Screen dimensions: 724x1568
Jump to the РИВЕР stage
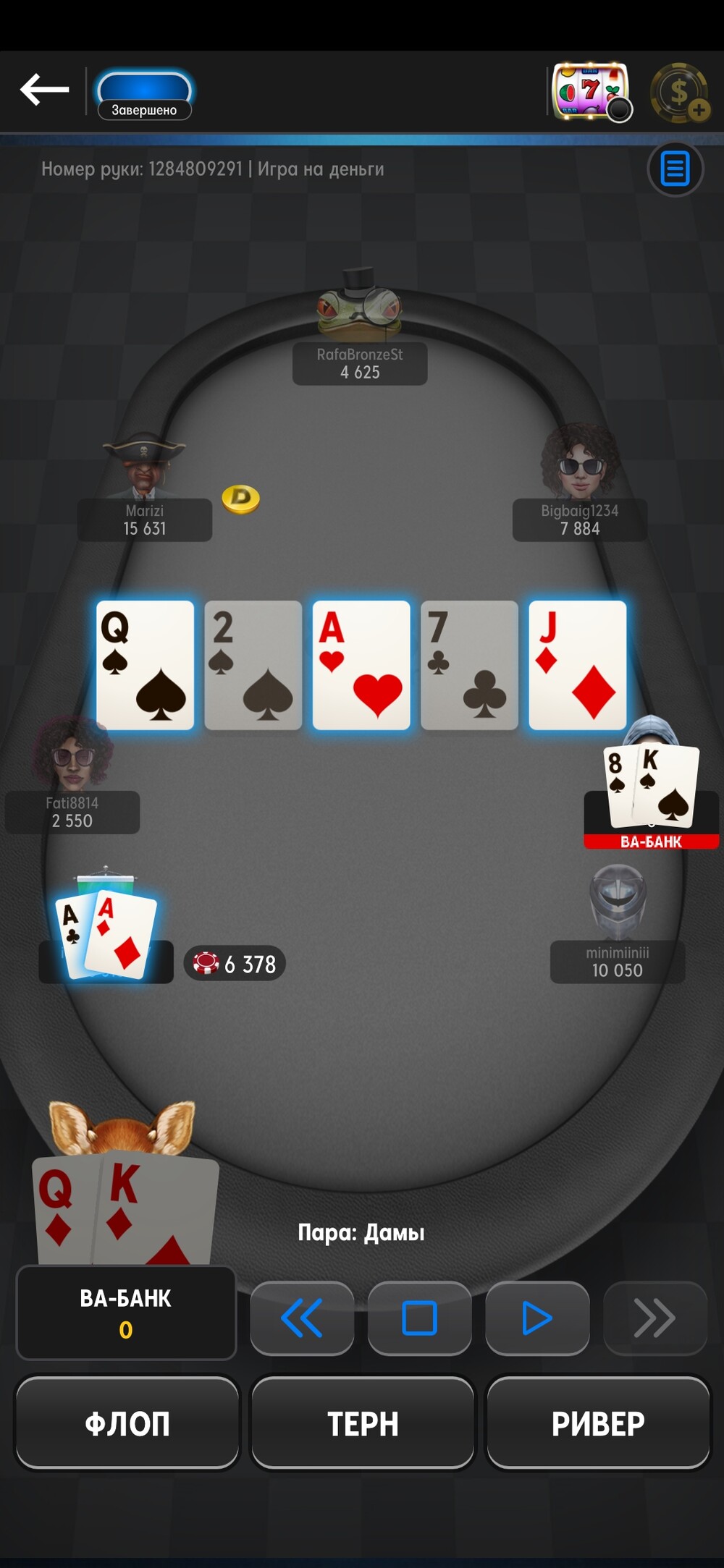[x=597, y=1423]
